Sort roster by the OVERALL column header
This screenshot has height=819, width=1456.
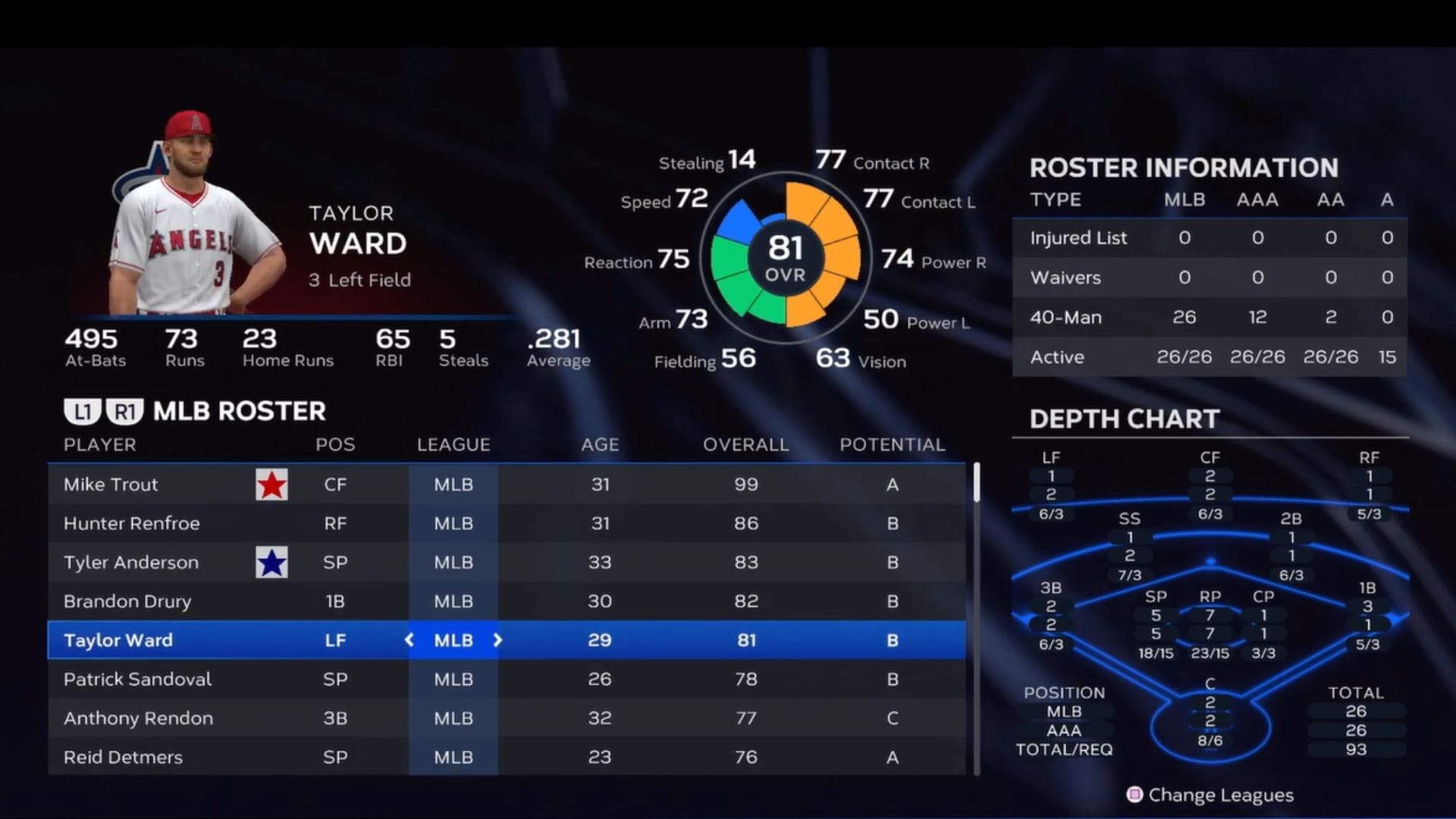743,445
